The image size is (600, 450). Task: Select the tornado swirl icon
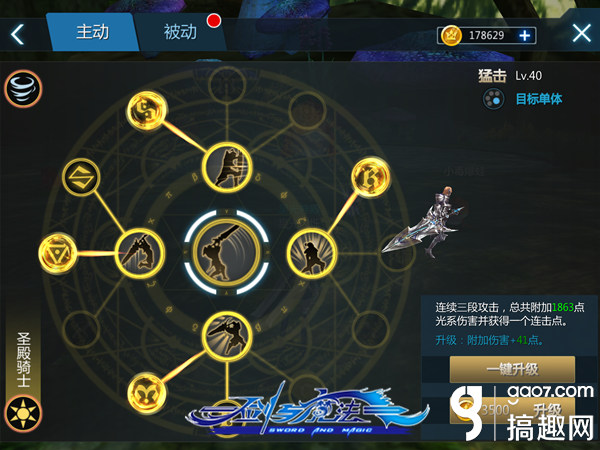(22, 88)
